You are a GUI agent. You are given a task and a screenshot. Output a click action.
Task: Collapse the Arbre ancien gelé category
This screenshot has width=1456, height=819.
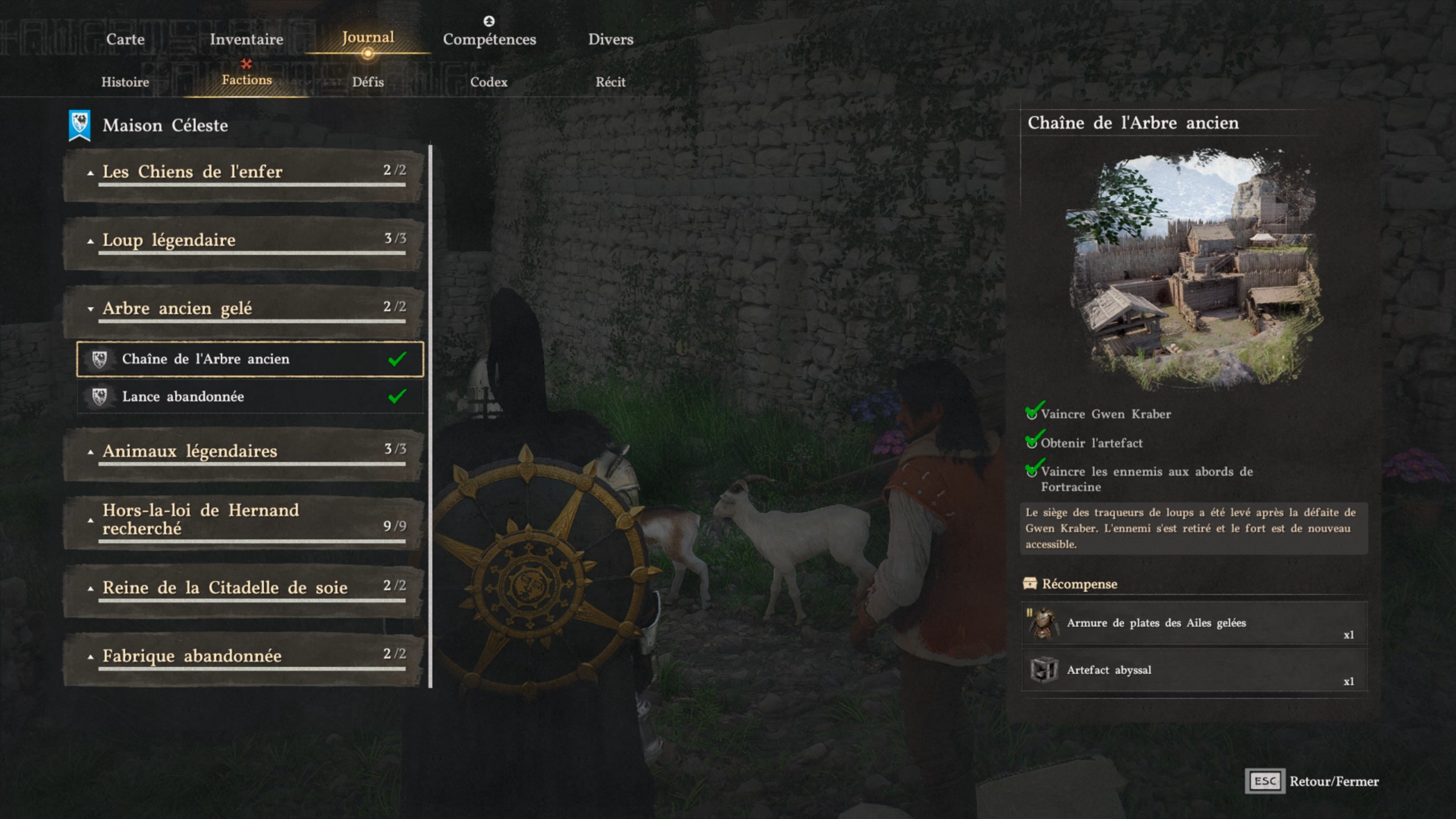coord(245,309)
